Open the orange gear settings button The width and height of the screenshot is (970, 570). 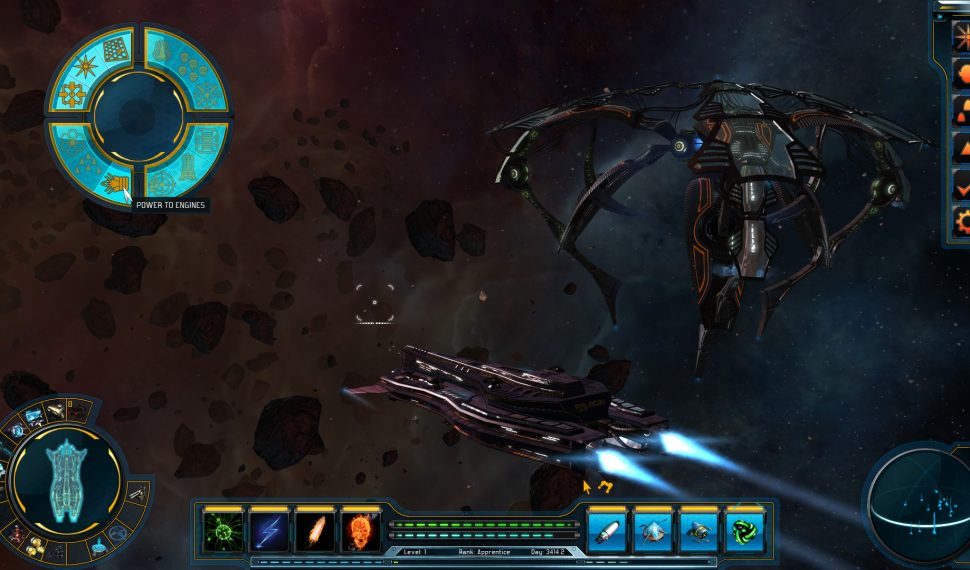pos(962,220)
